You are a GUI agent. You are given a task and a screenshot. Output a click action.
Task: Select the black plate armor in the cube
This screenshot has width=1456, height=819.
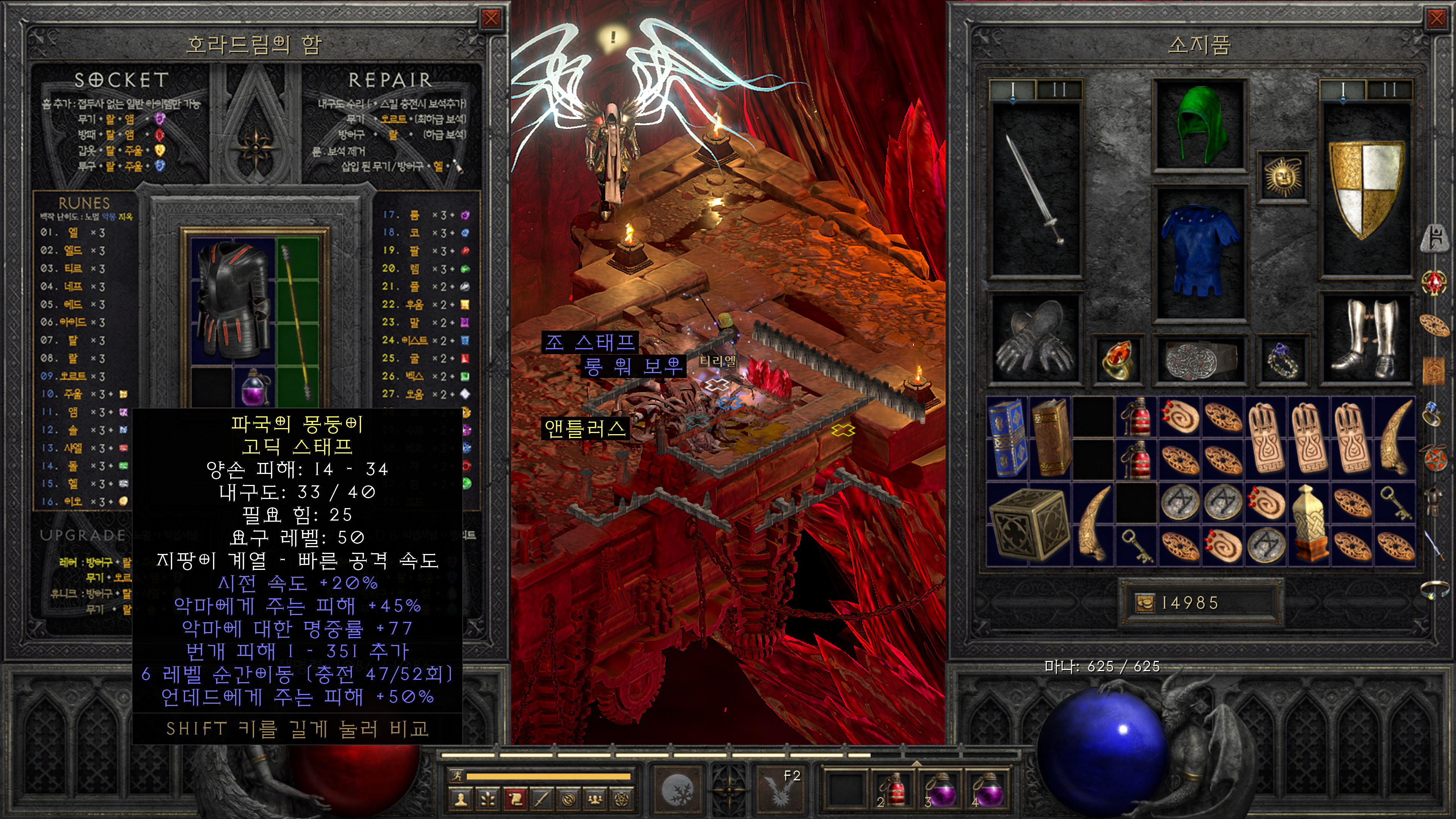(233, 300)
